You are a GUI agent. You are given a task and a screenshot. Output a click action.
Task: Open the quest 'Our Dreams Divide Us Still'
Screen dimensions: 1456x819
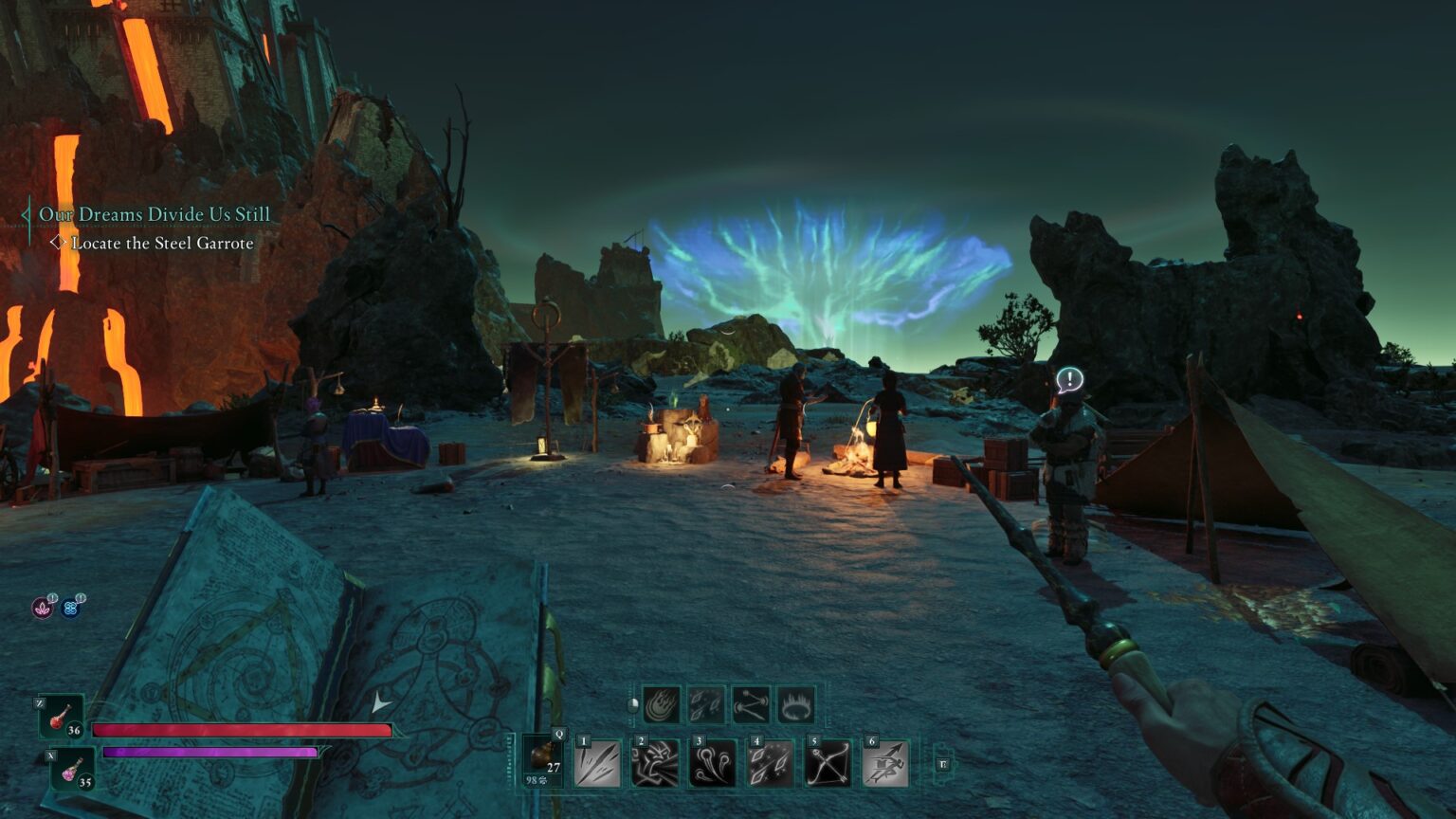(153, 214)
